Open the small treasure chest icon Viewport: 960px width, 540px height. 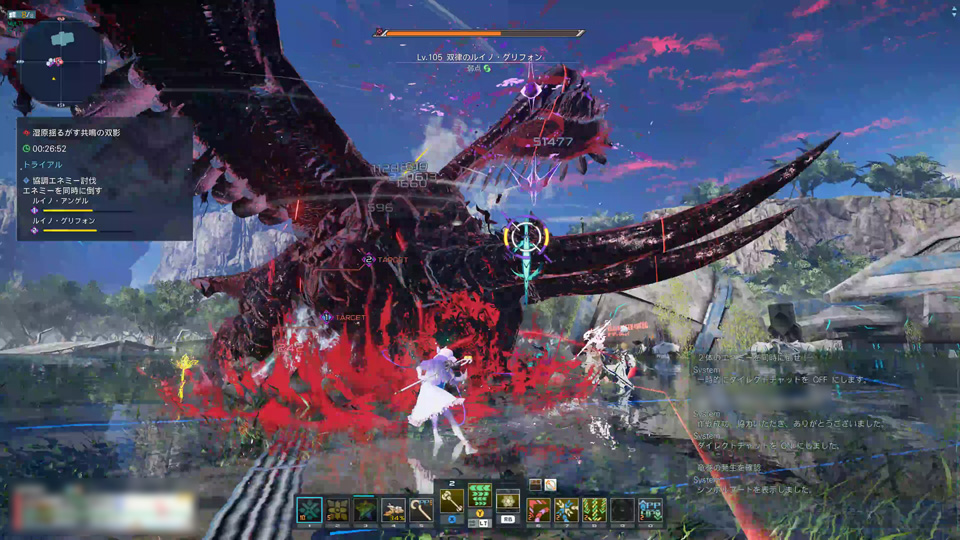pos(535,485)
